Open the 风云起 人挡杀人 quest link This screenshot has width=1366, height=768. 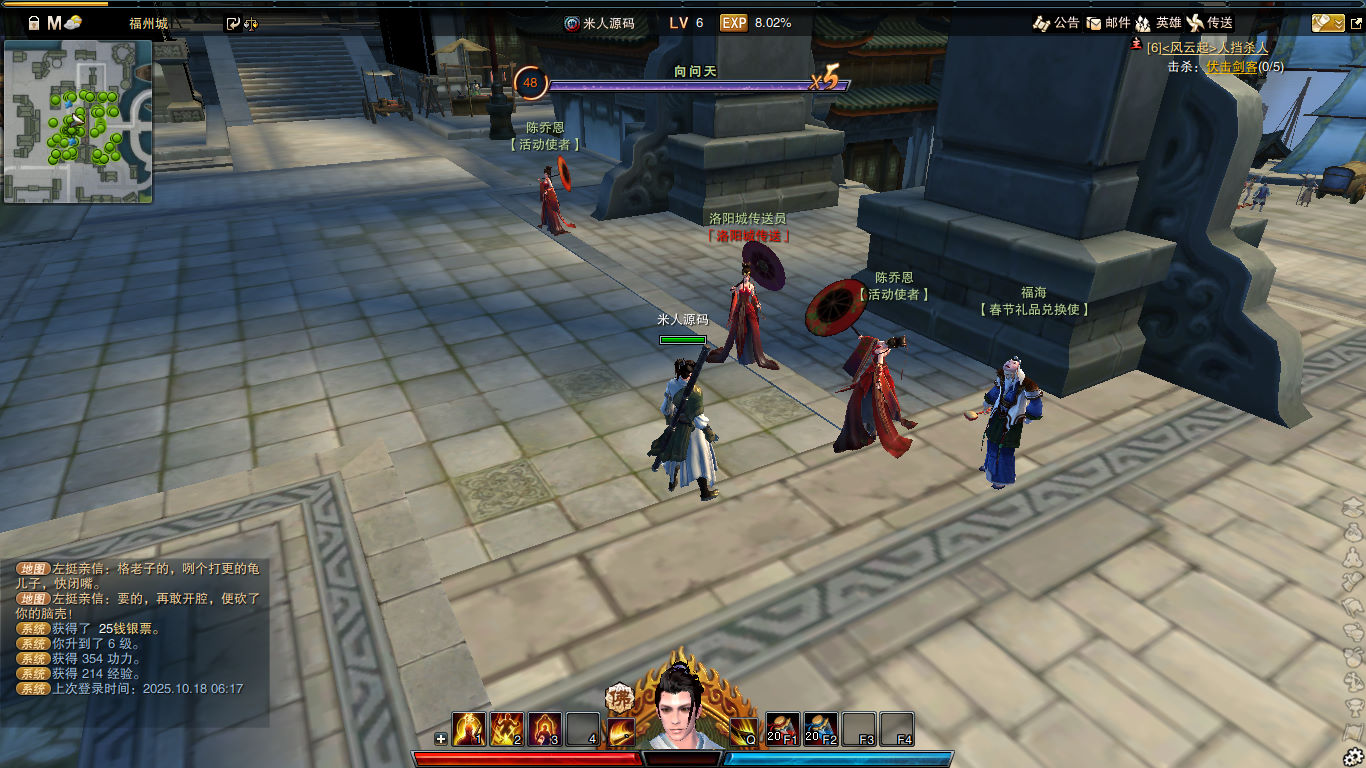tap(1207, 48)
